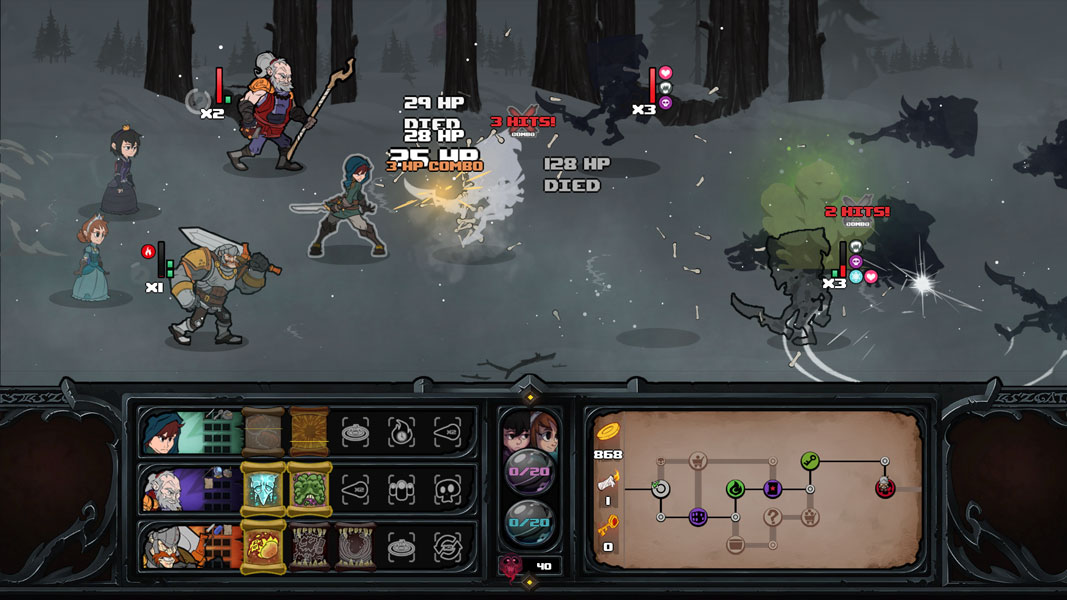The image size is (1067, 600).
Task: Select the hooded rogue's portrait
Action: [x=165, y=432]
